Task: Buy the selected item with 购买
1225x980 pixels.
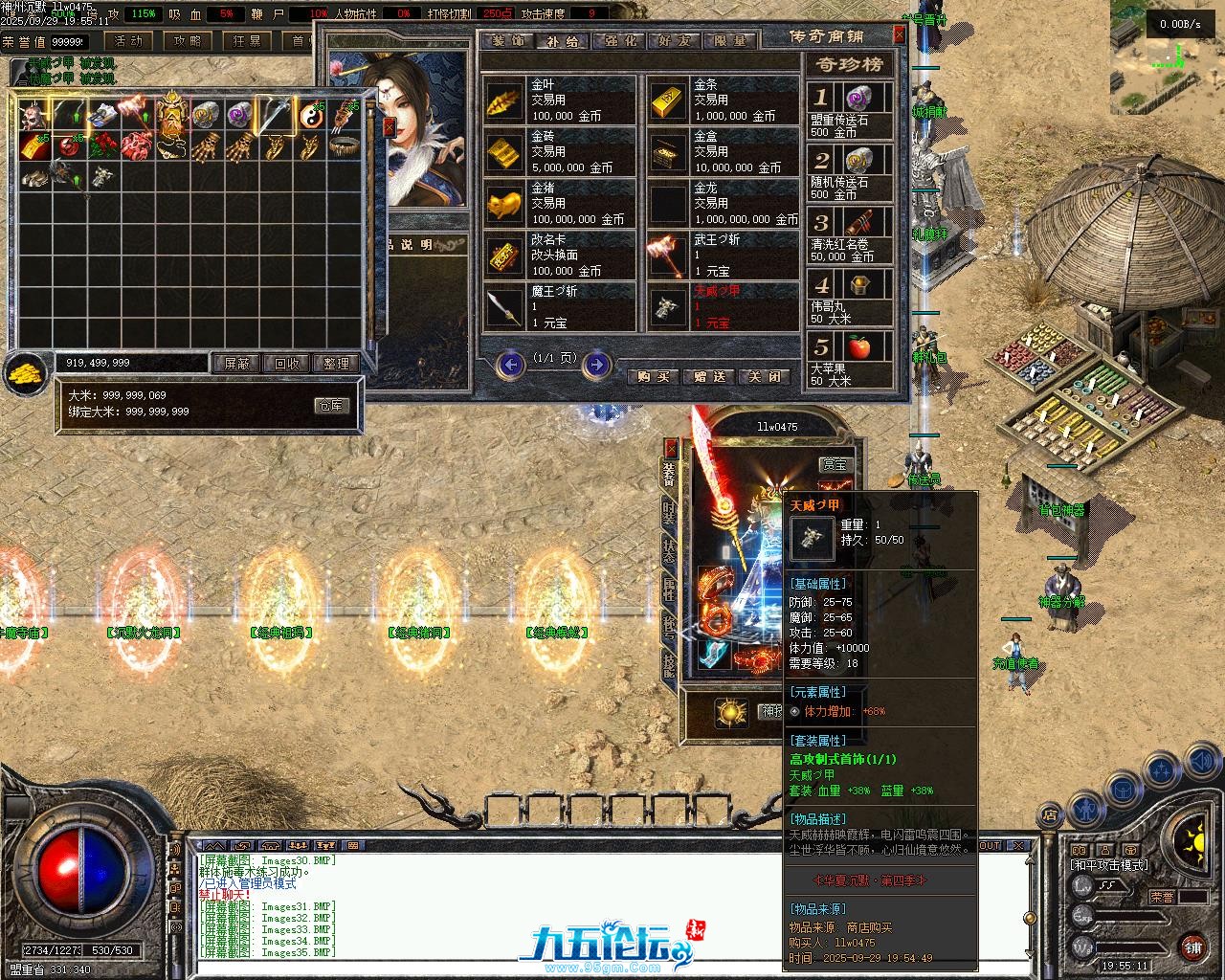Action: (653, 376)
